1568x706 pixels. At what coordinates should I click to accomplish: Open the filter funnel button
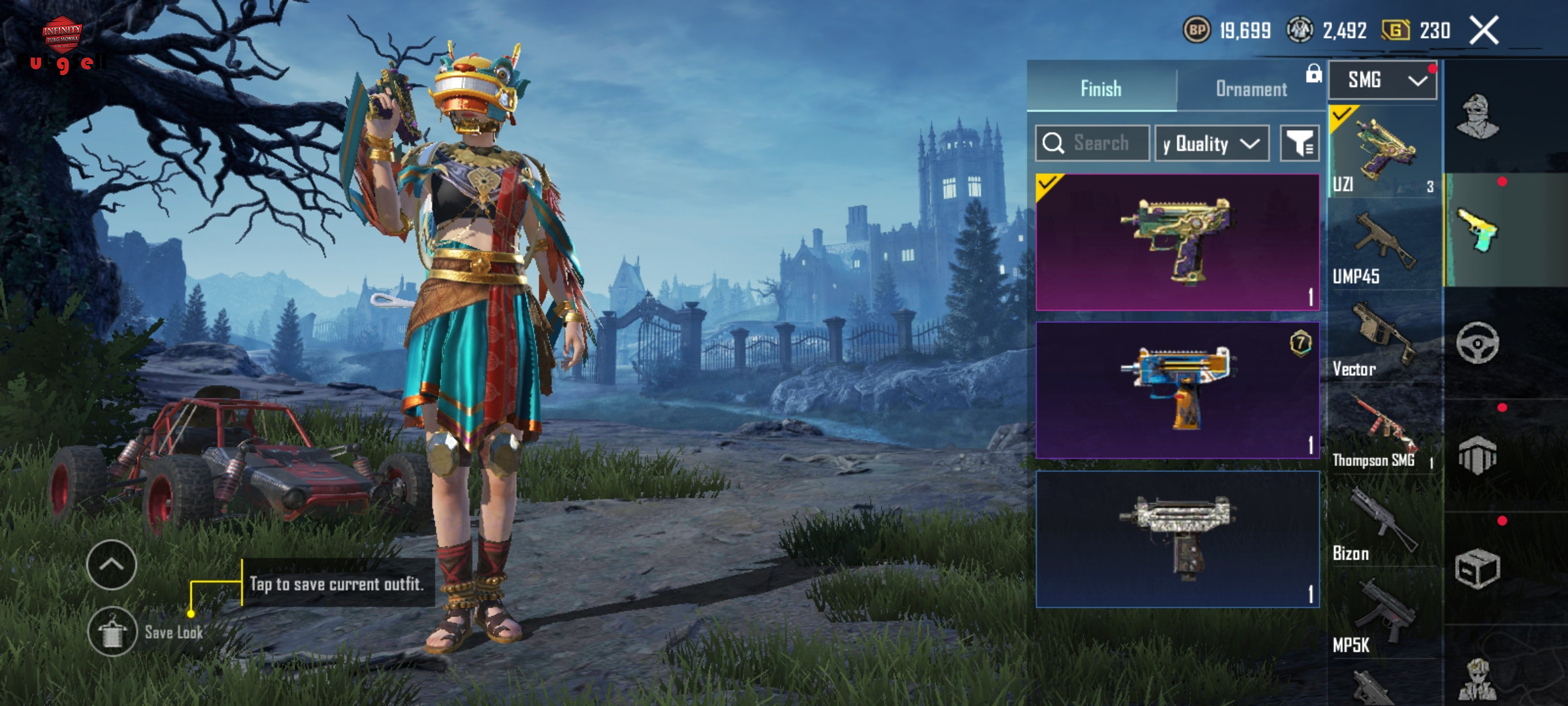[x=1299, y=144]
